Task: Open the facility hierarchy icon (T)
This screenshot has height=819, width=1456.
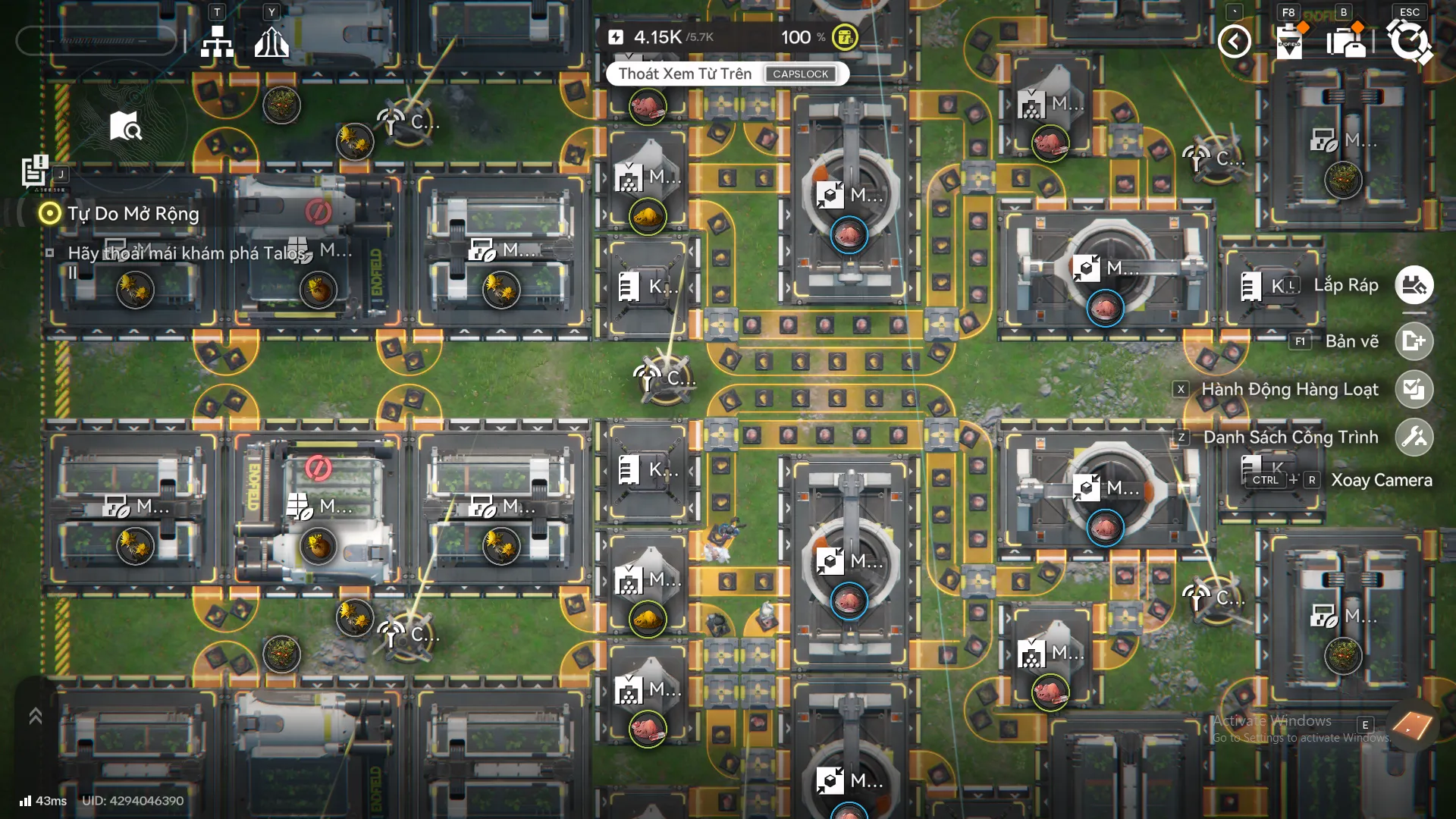Action: tap(218, 42)
